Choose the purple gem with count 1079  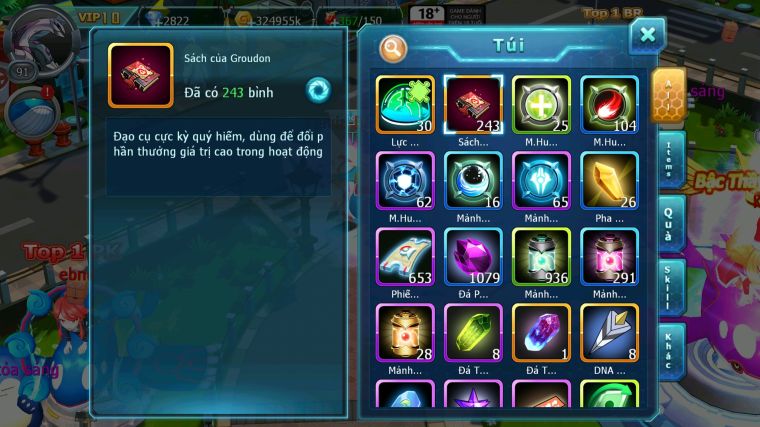(x=473, y=258)
